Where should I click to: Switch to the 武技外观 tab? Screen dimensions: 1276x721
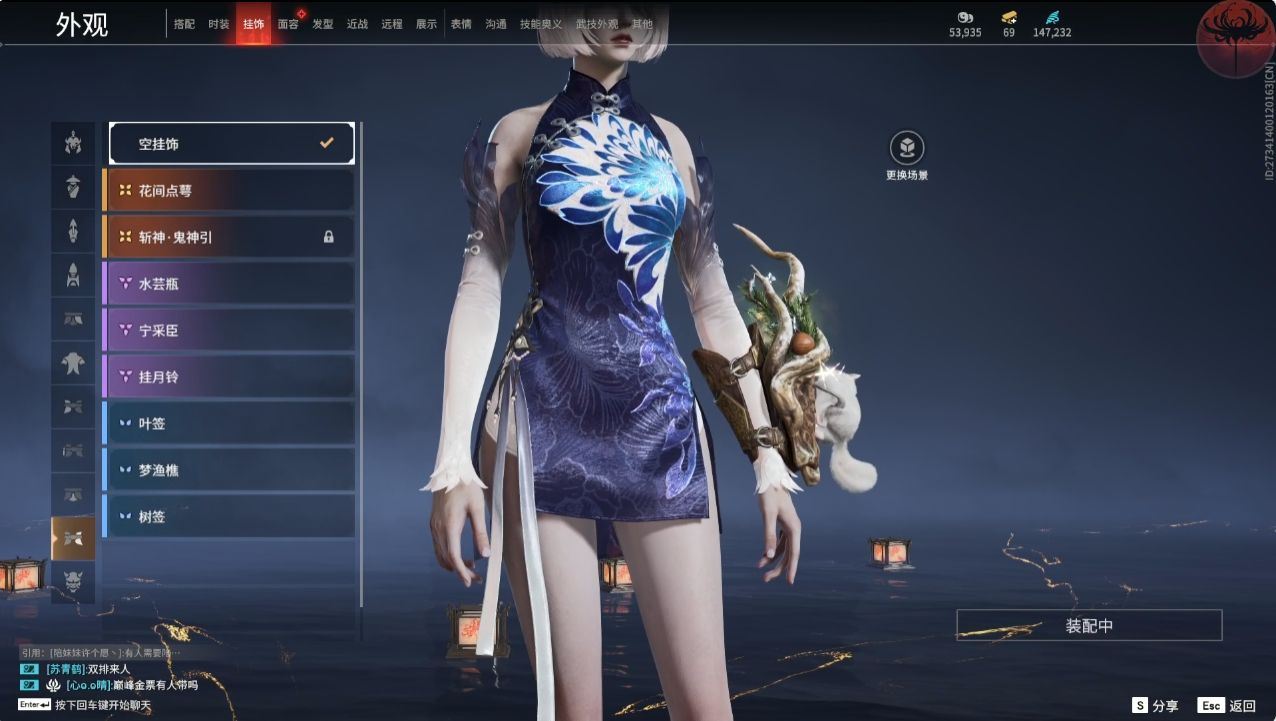coord(597,24)
